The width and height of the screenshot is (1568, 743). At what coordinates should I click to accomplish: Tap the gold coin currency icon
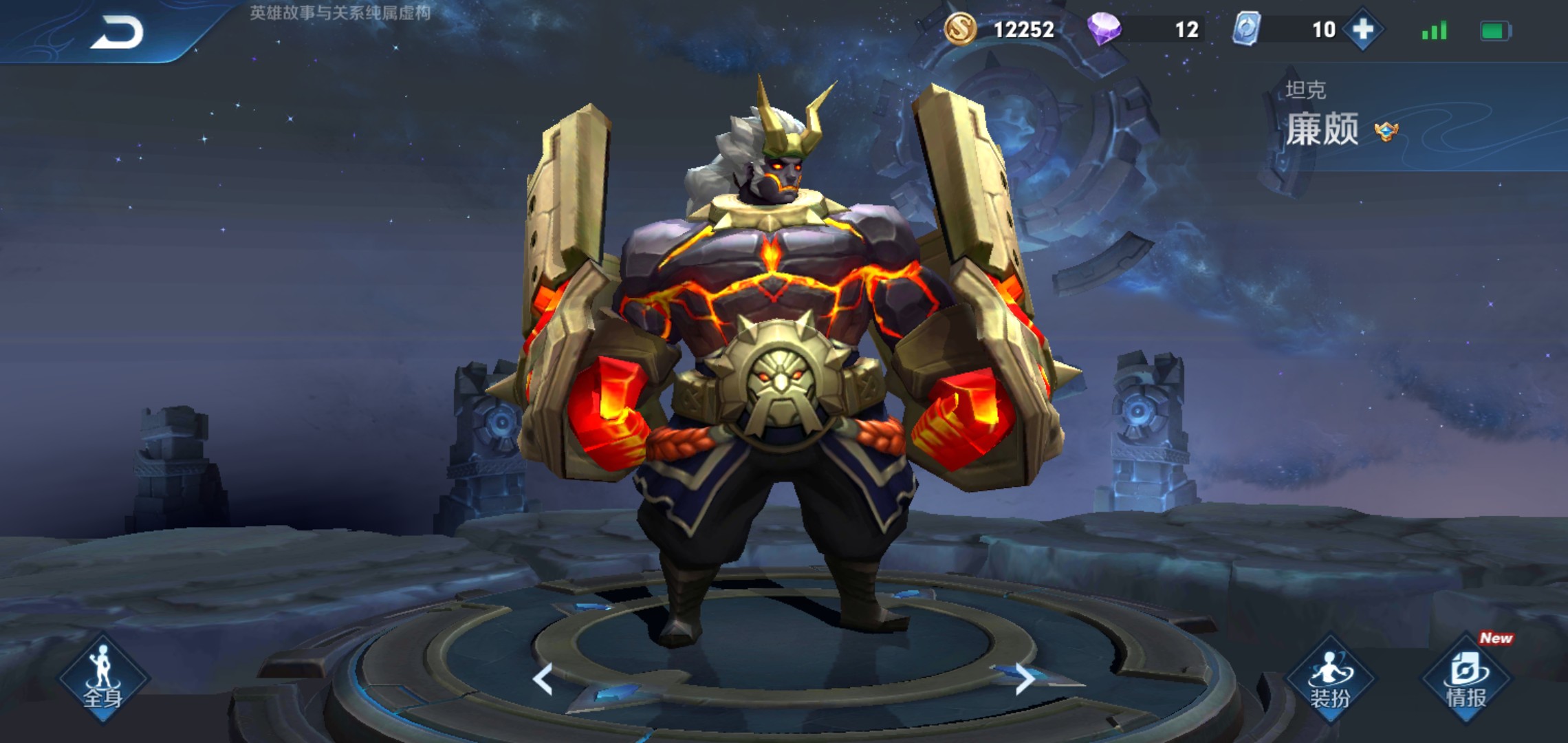click(x=960, y=30)
